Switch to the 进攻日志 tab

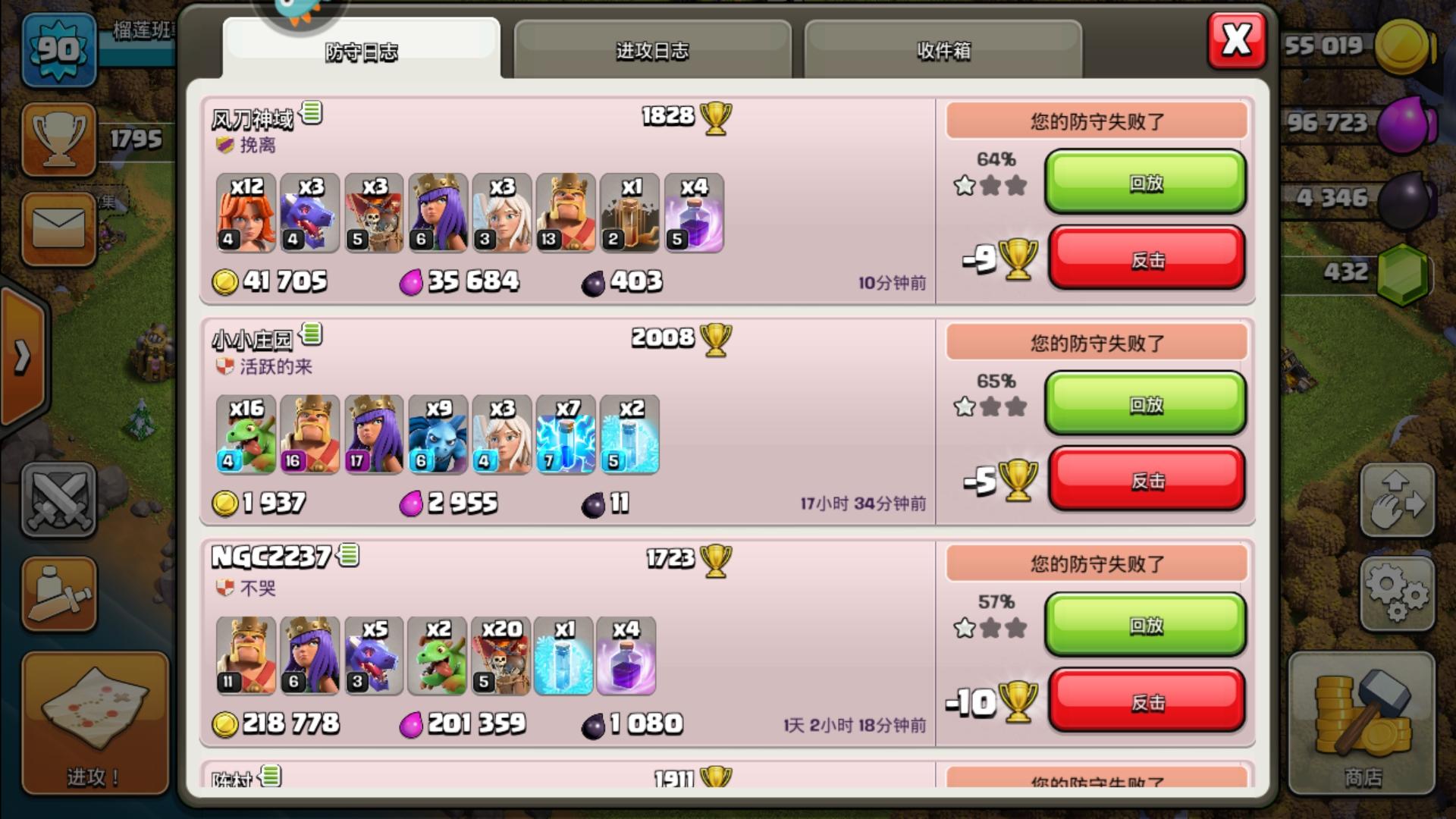pos(652,49)
